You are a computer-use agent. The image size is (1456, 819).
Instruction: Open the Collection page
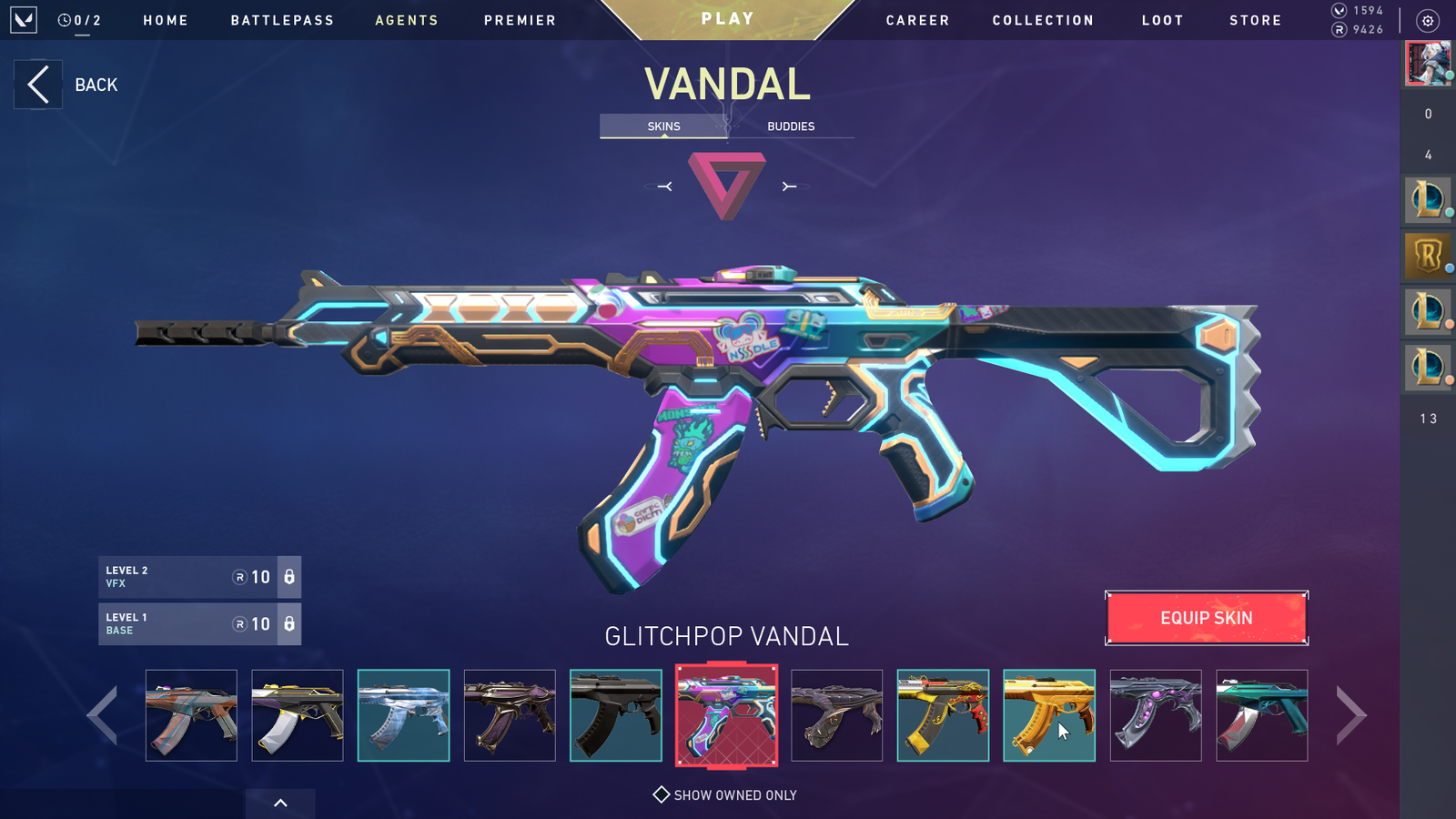coord(1043,20)
